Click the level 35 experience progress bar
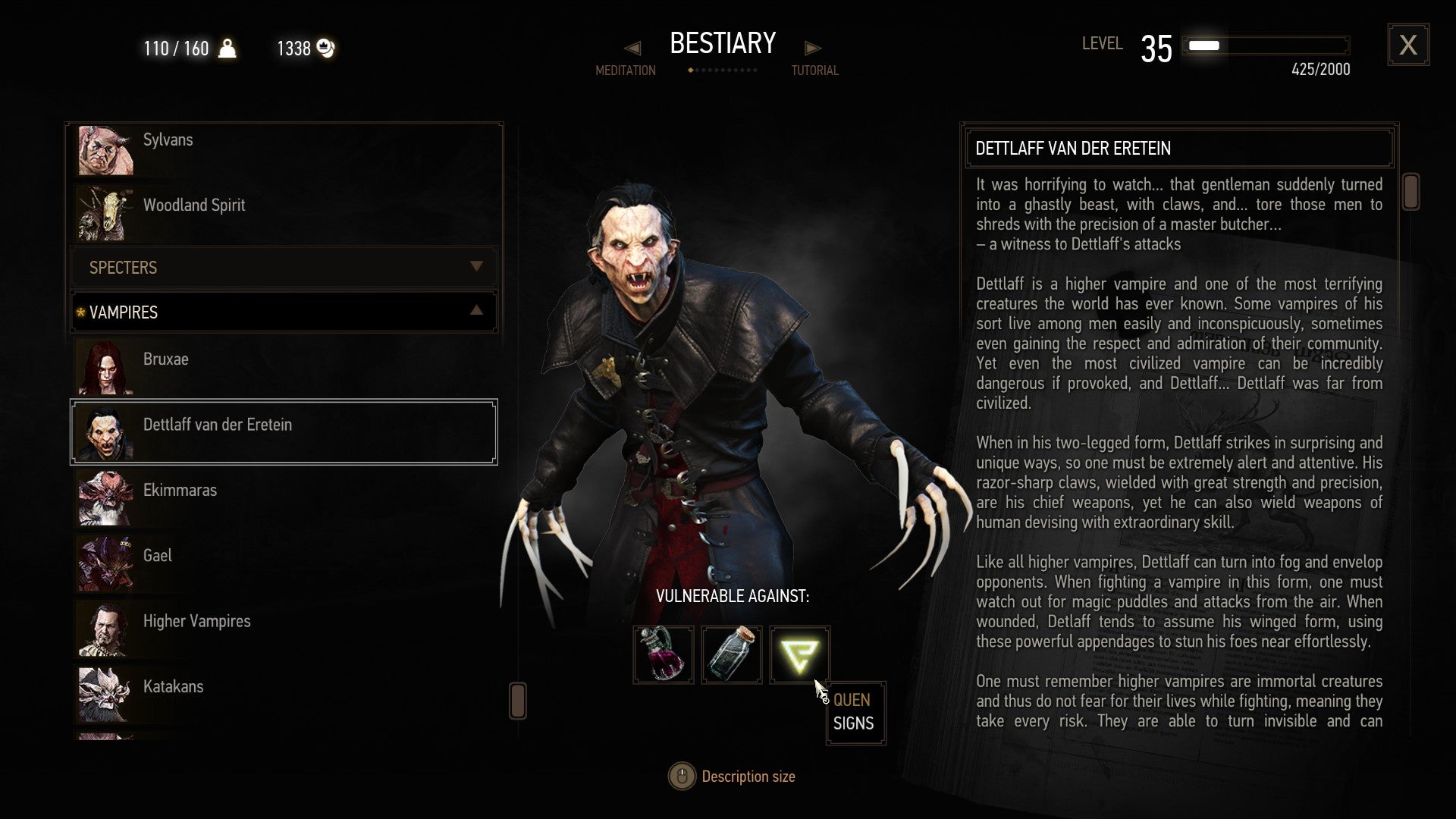 (x=1265, y=45)
